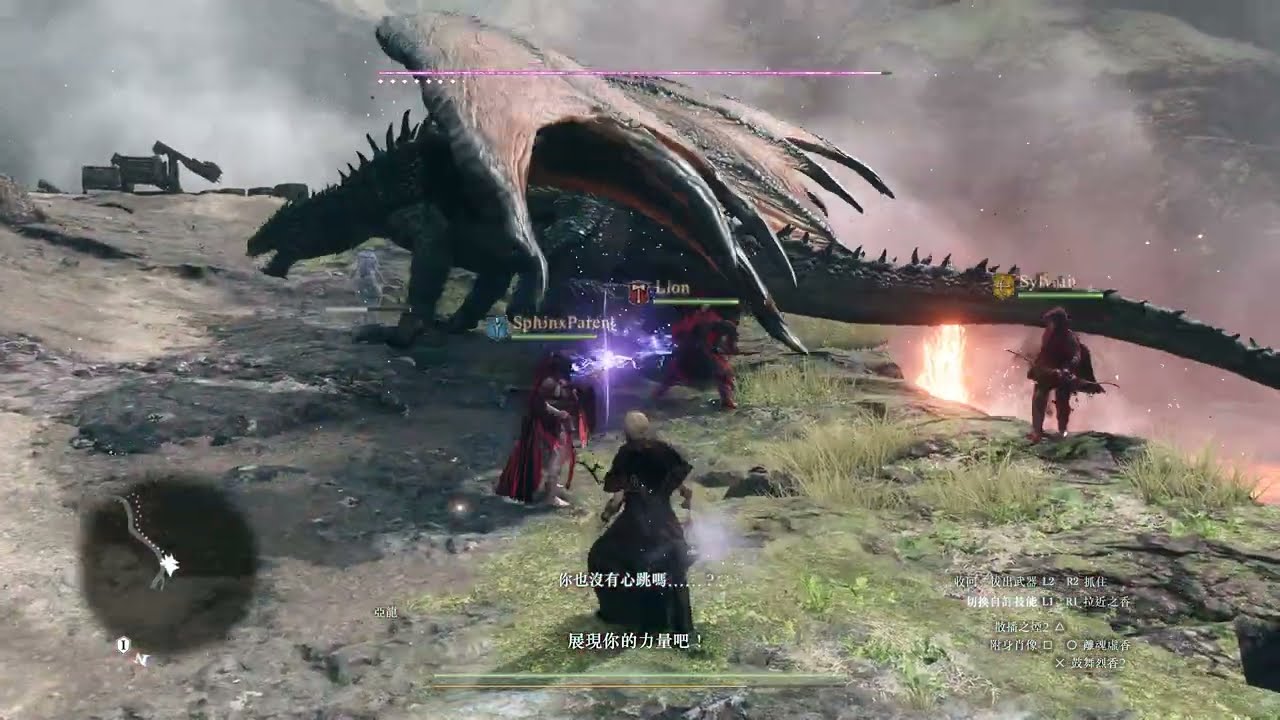Select the white star marker on the minimap
The image size is (1280, 720).
point(169,567)
